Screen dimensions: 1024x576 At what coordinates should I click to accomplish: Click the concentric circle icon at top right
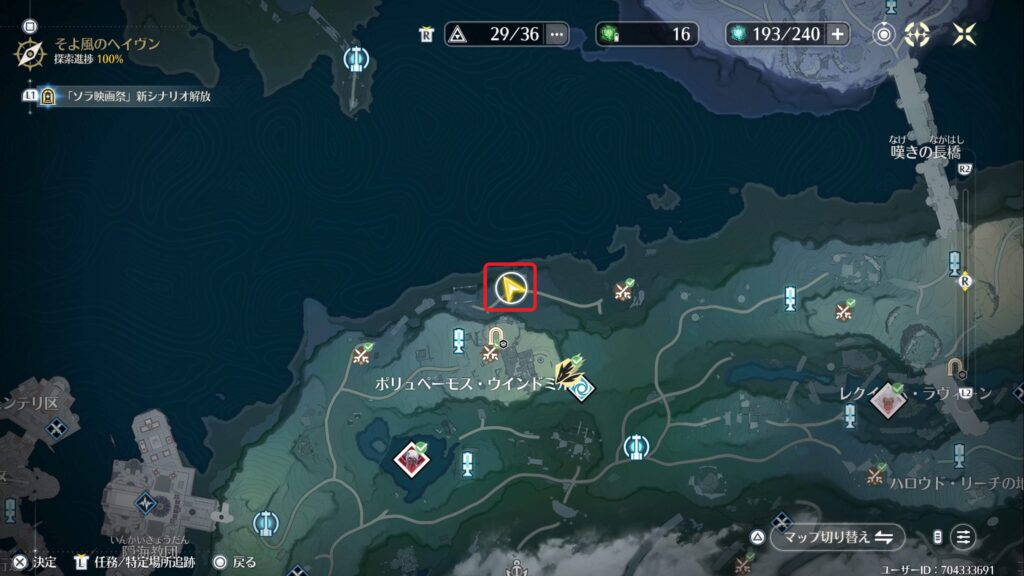[884, 34]
